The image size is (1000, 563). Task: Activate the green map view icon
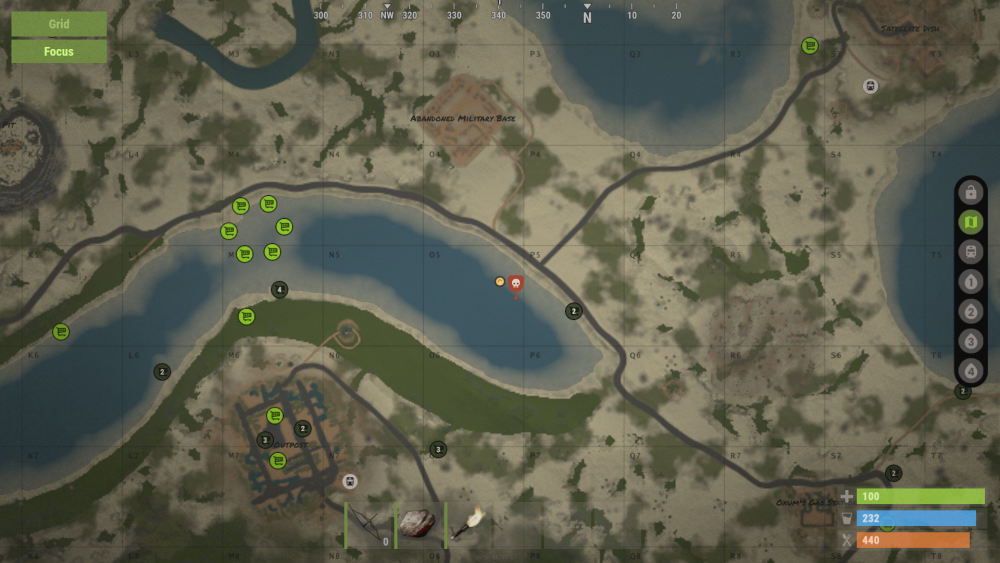[x=970, y=222]
